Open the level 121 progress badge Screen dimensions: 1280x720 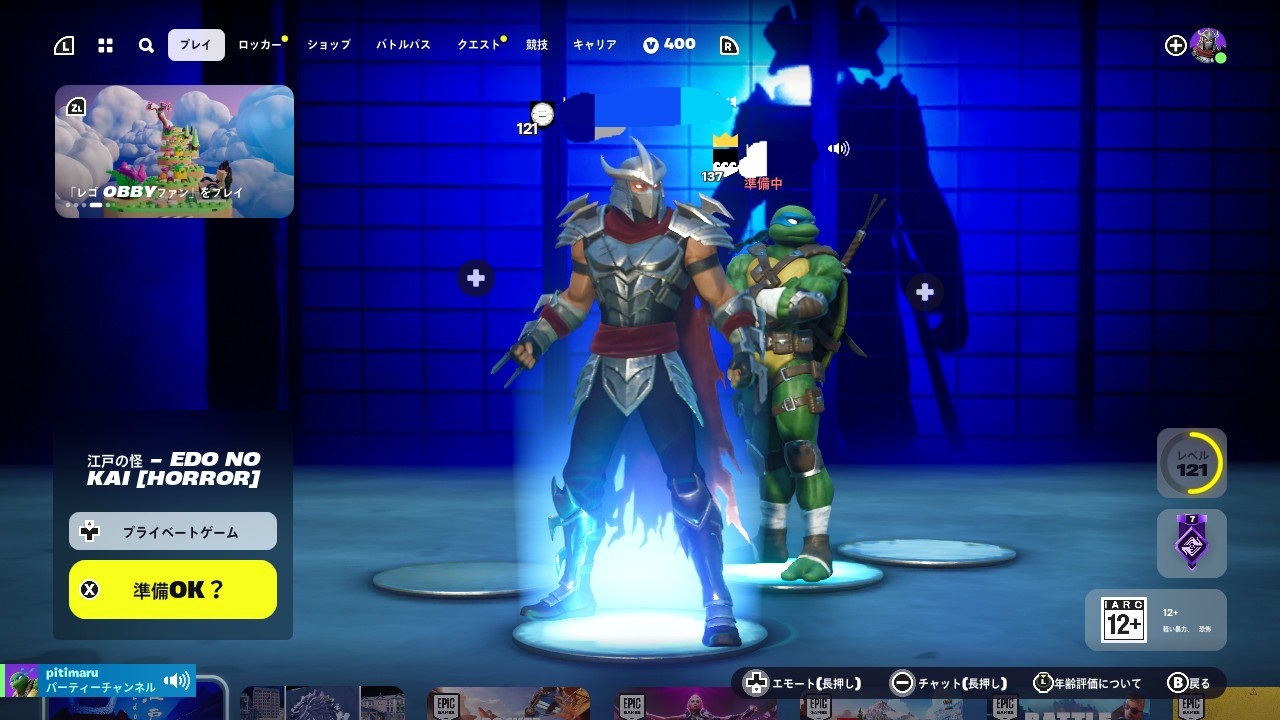click(1191, 463)
